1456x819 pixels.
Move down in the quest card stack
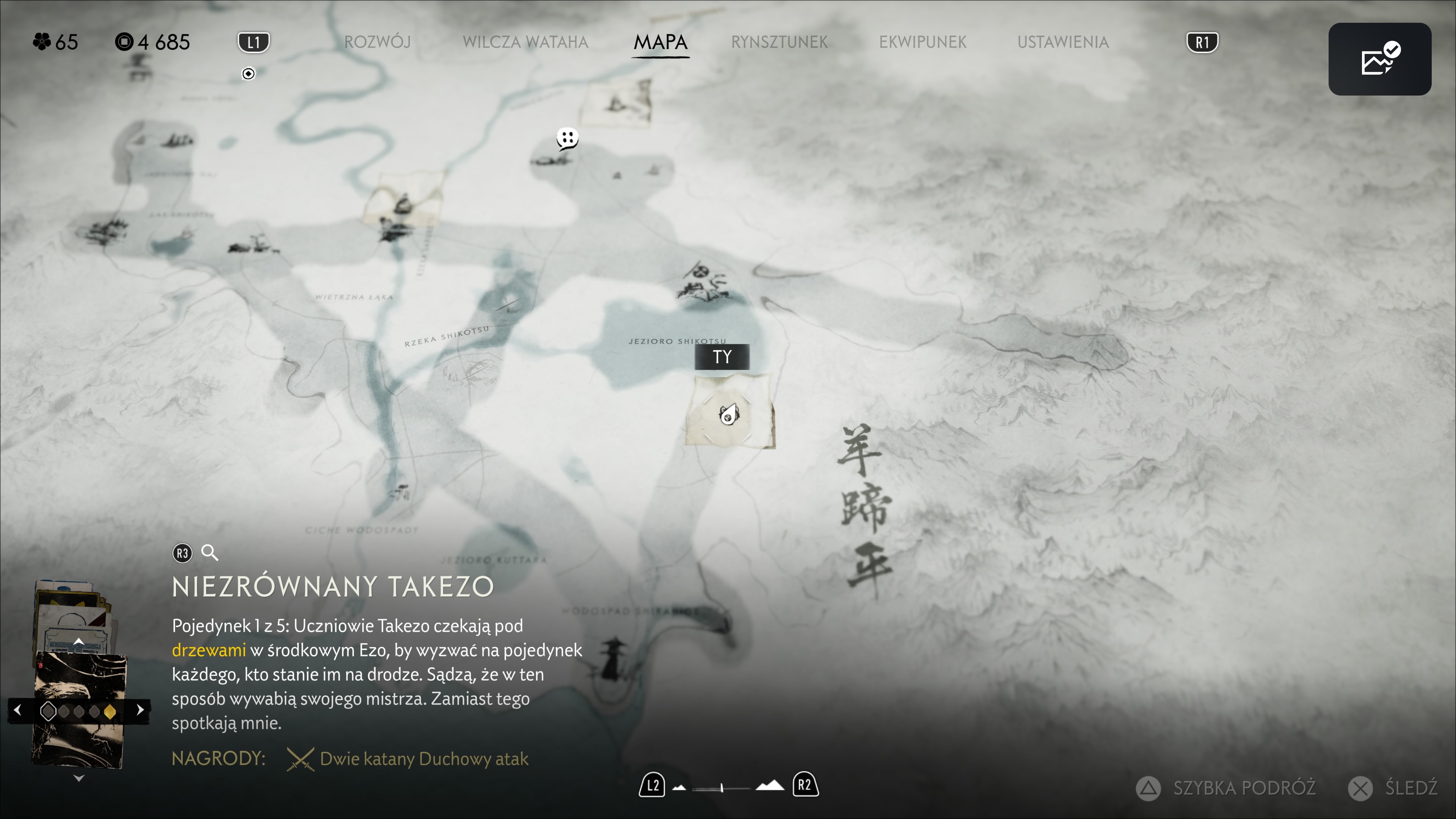(x=78, y=778)
